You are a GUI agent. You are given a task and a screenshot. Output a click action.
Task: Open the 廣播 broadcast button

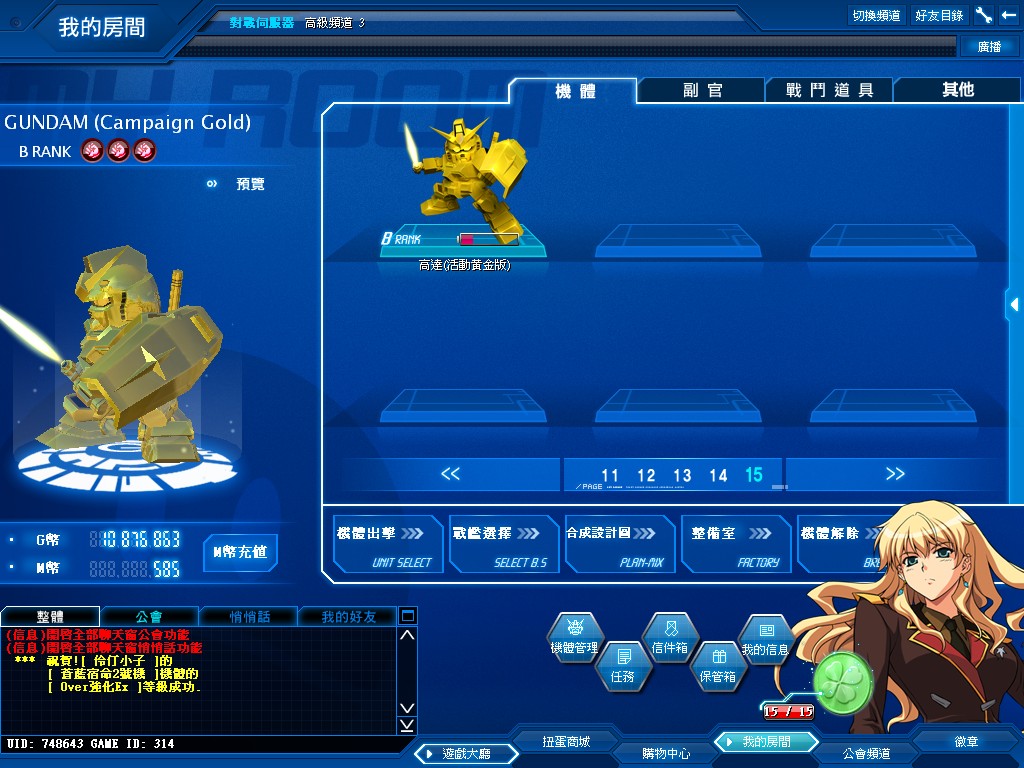pos(989,47)
